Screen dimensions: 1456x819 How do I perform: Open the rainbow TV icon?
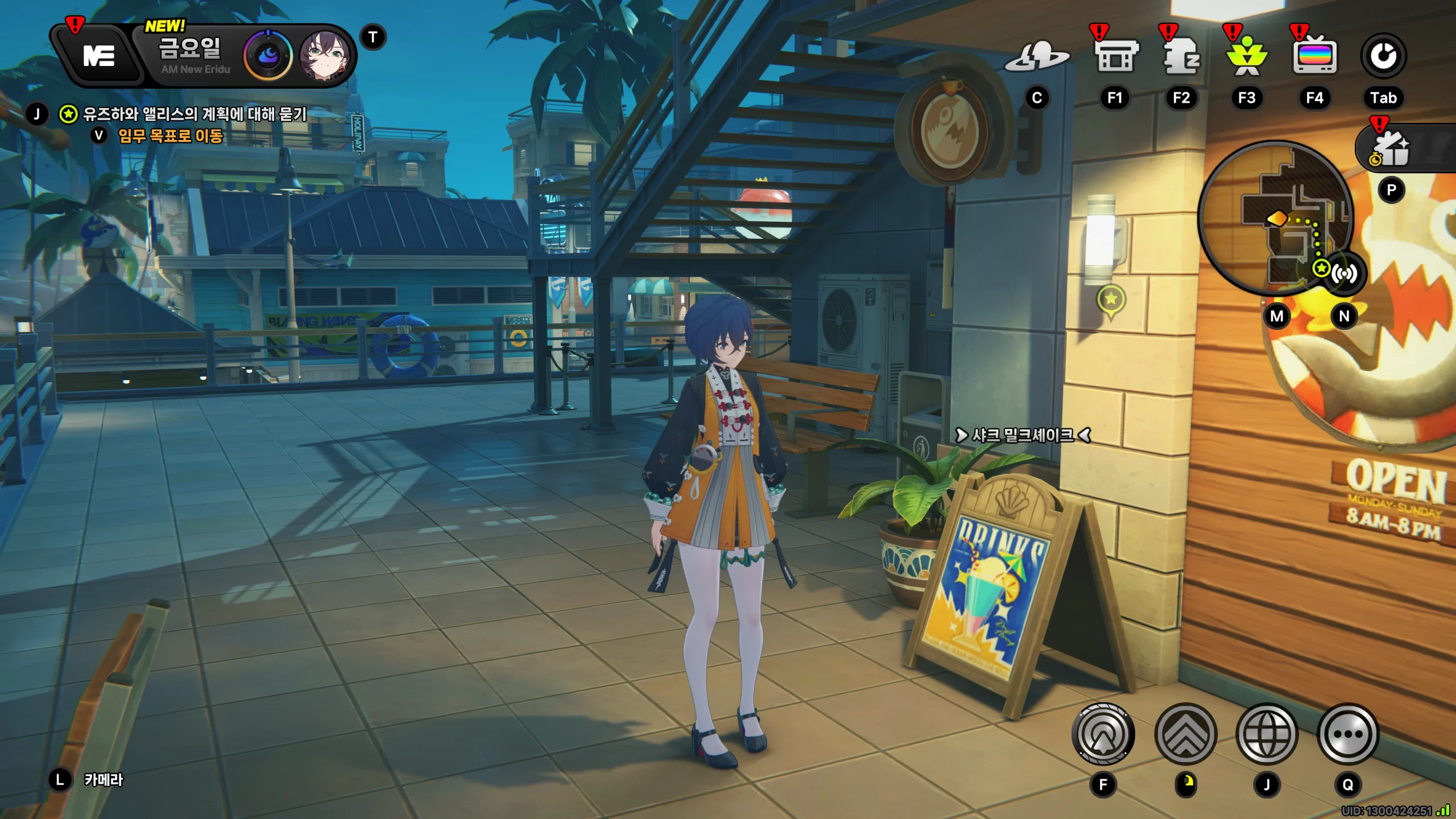click(1314, 57)
